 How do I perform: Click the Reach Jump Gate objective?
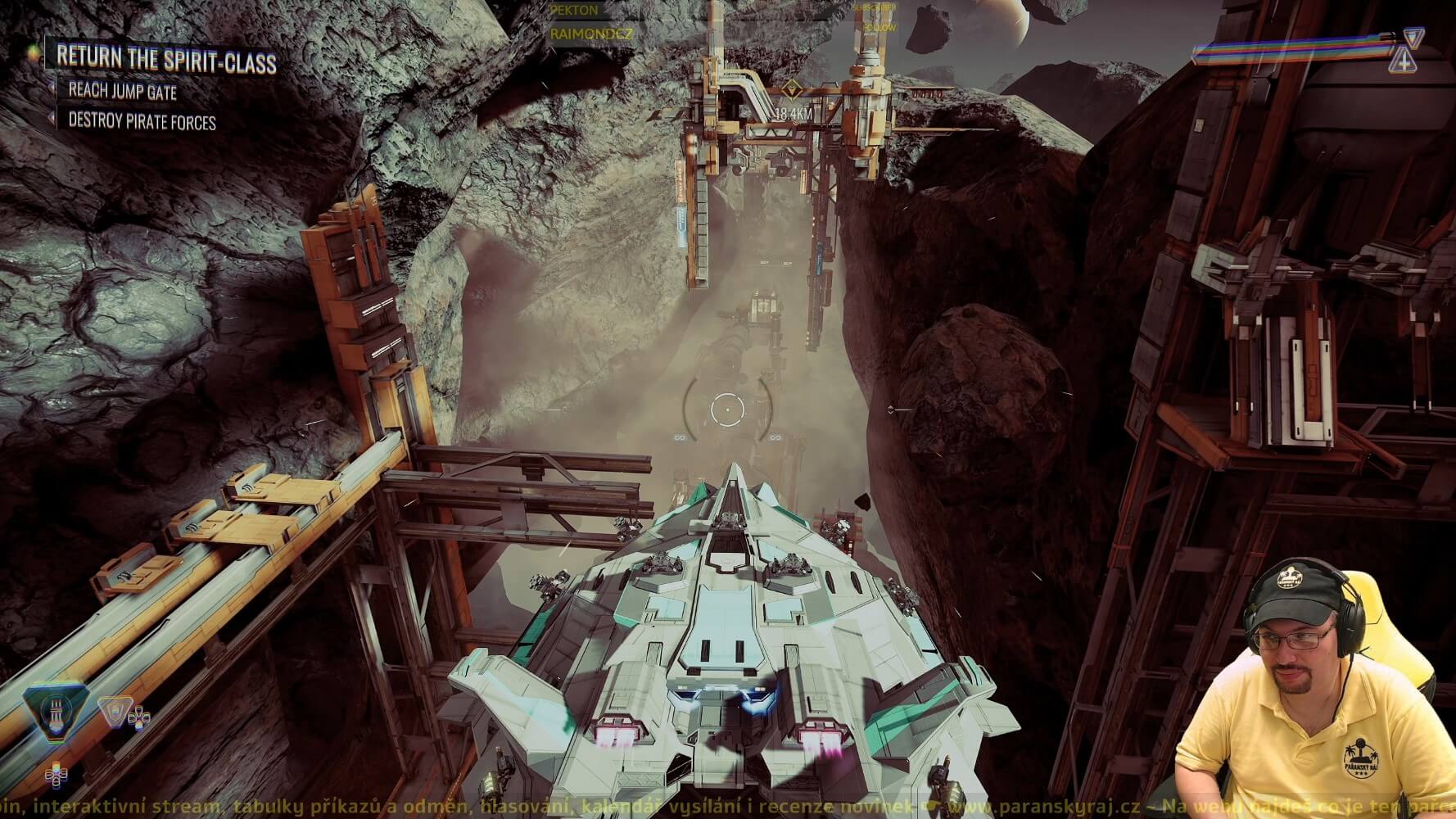[122, 91]
